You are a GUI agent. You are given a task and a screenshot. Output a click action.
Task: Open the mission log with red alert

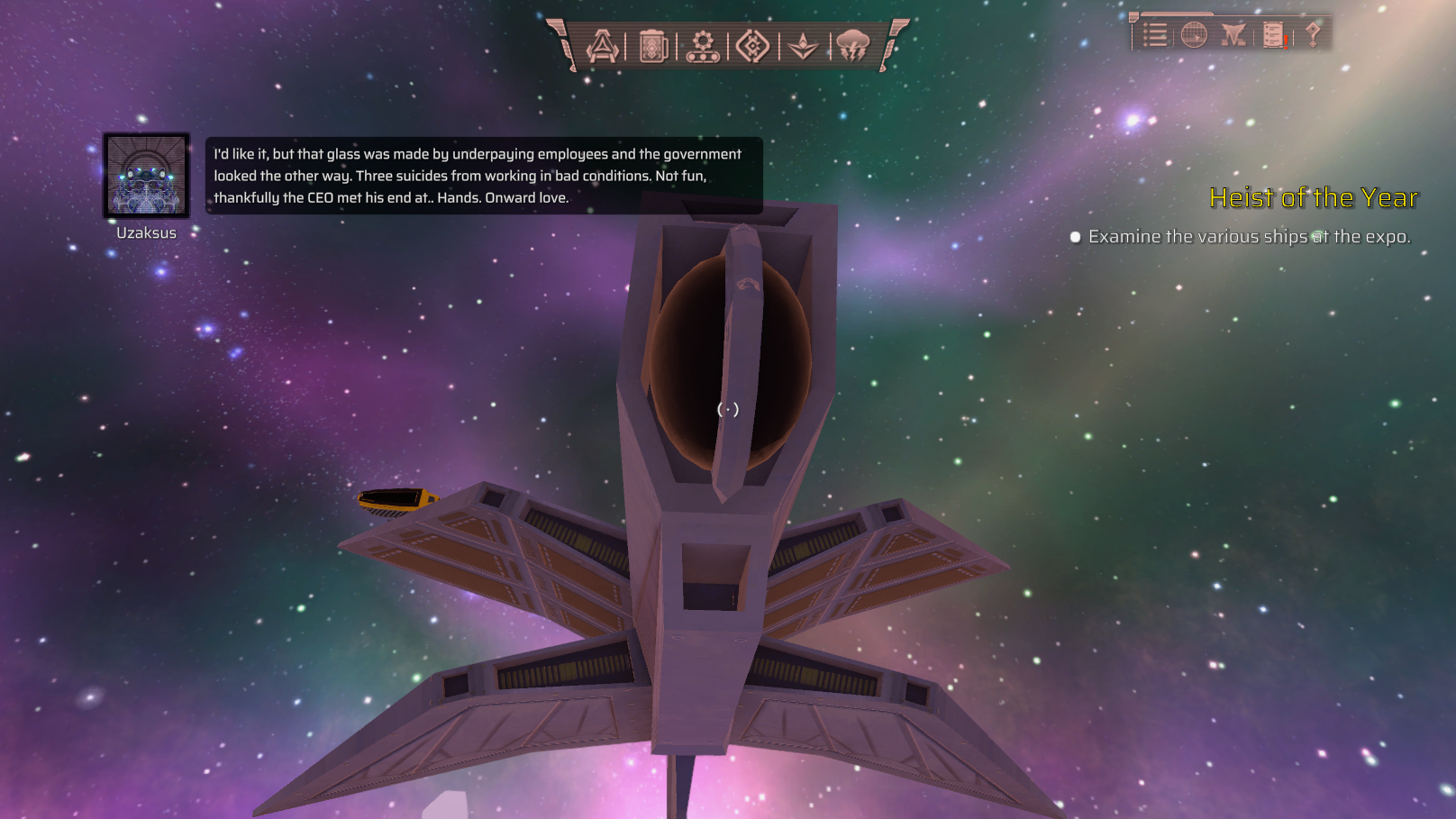tap(1274, 35)
